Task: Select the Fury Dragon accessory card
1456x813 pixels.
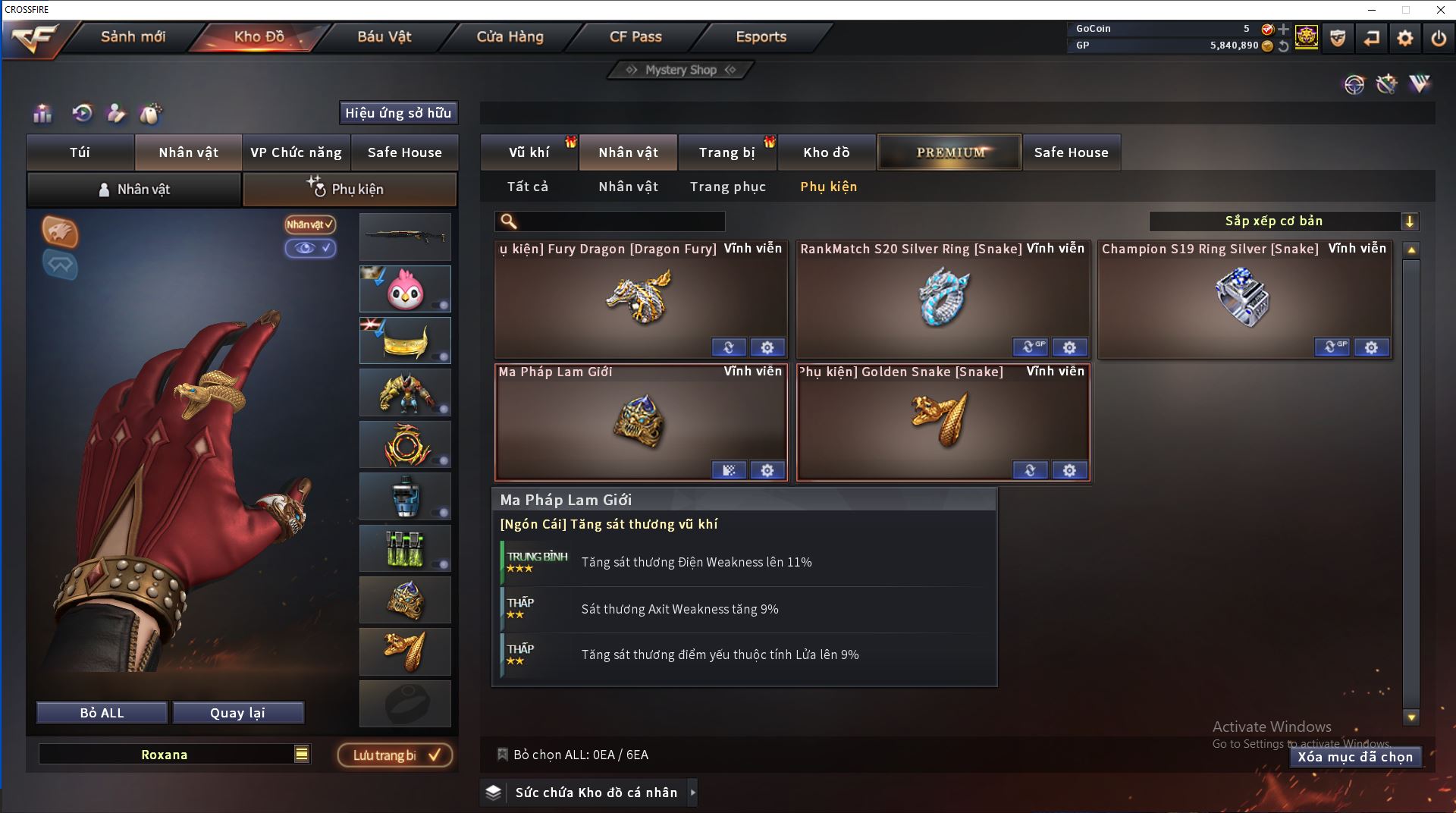Action: click(x=641, y=300)
